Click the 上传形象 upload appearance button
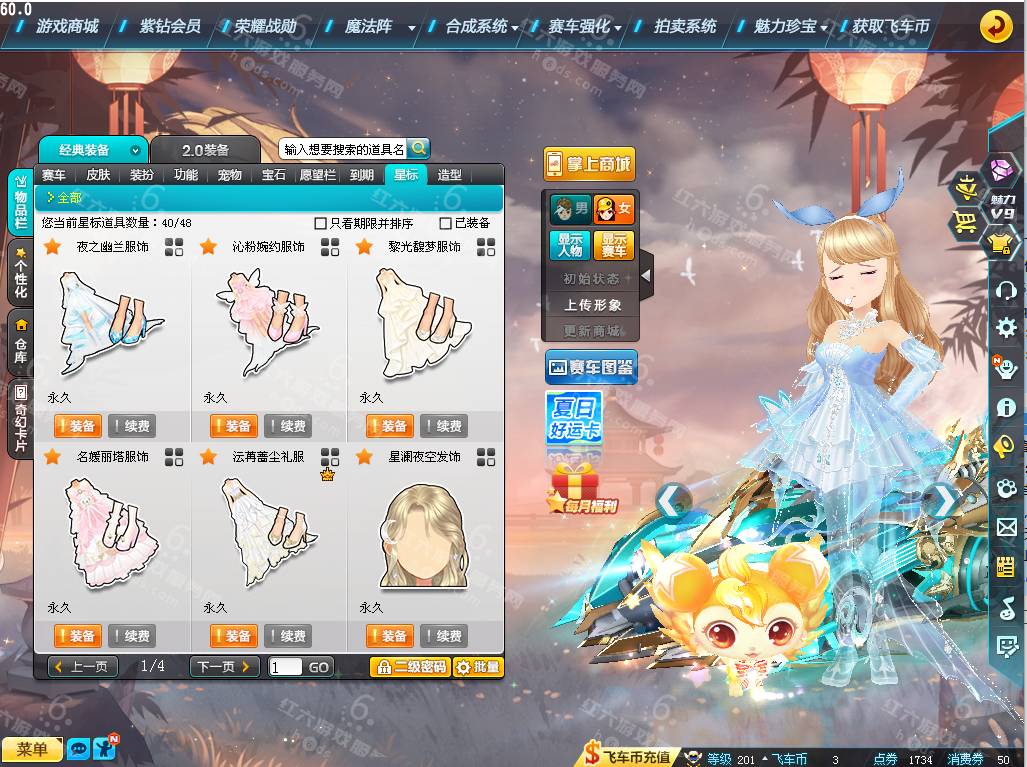This screenshot has width=1027, height=767. click(x=592, y=305)
